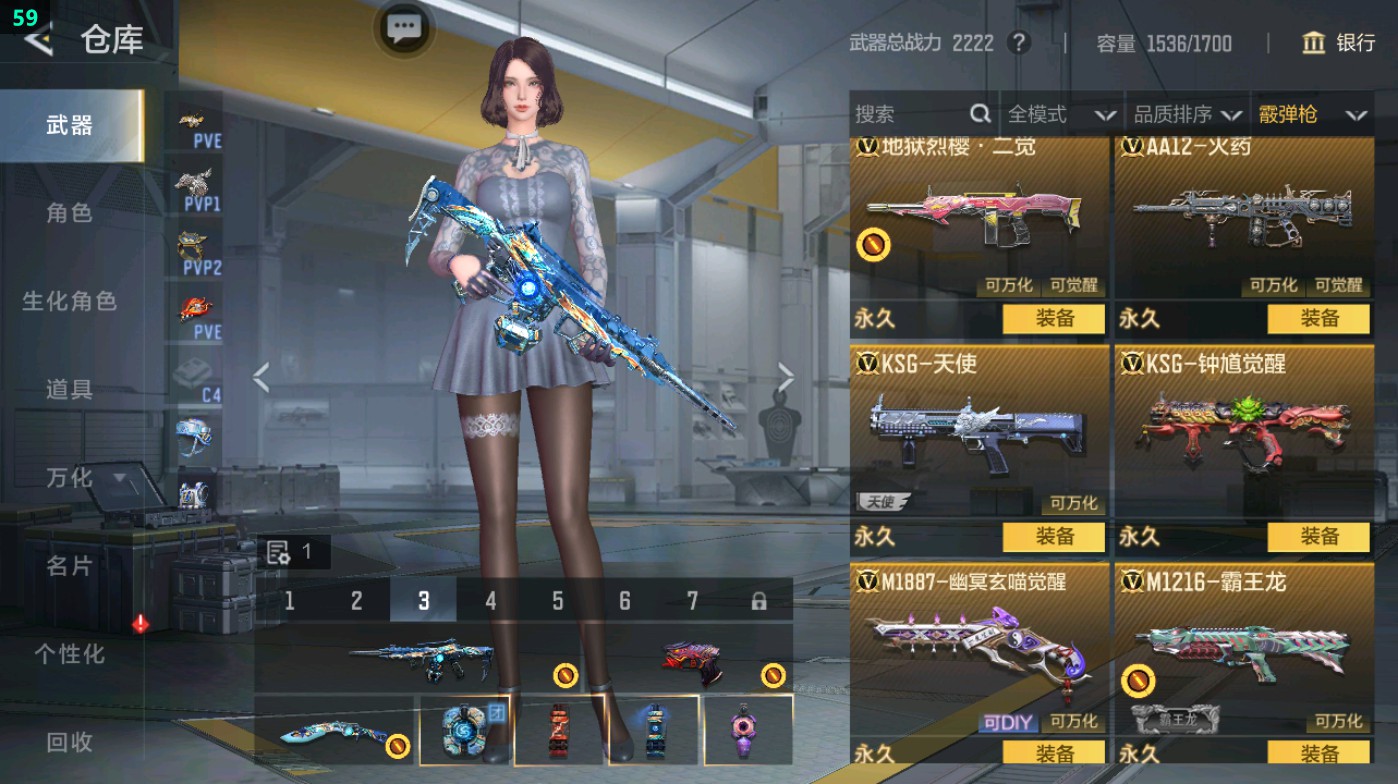The width and height of the screenshot is (1398, 784).
Task: Open the chat bubble icon
Action: coord(403,28)
